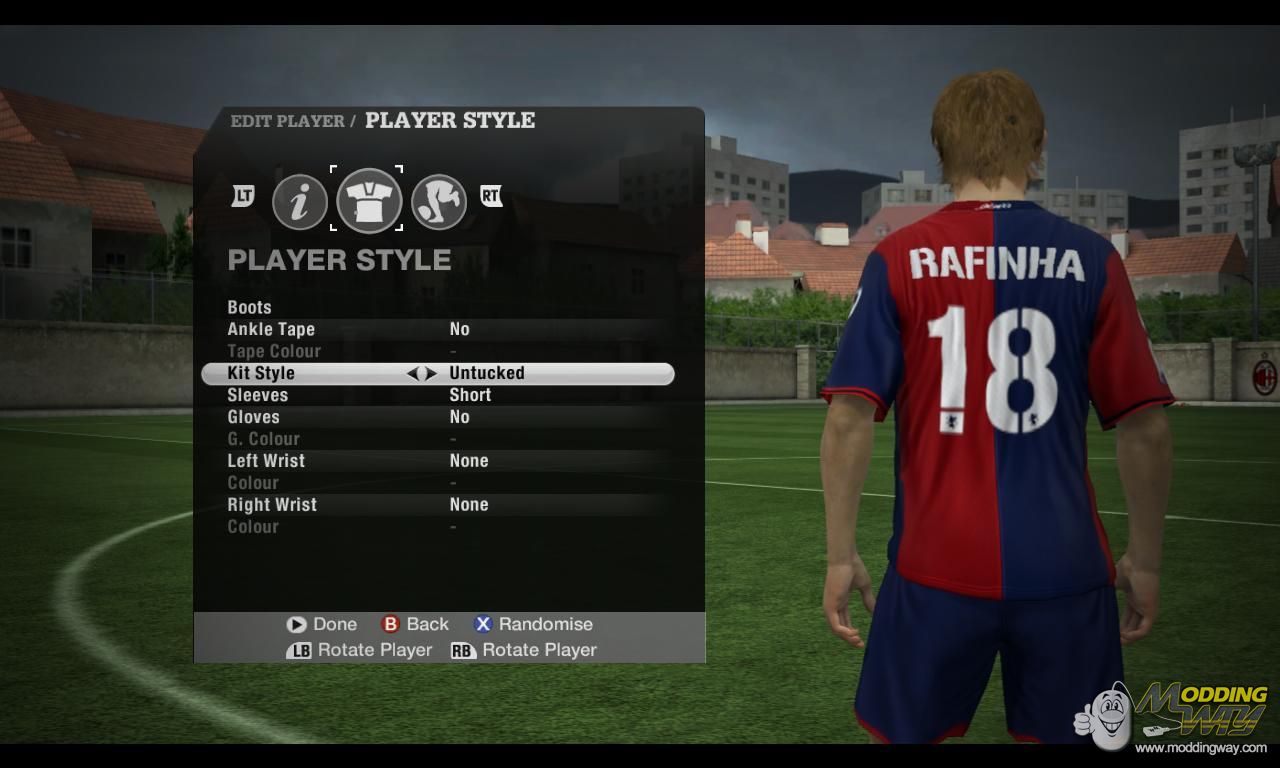Open the player kicking animation tab
1280x768 pixels.
click(x=439, y=202)
